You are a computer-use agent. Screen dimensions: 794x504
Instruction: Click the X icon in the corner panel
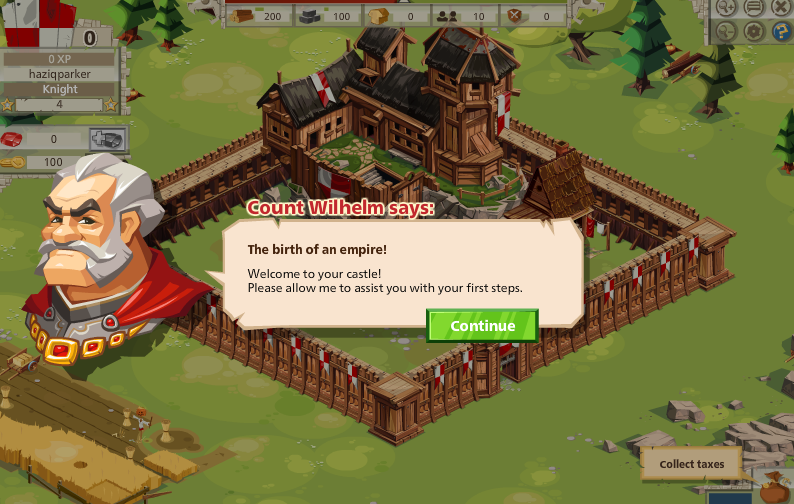pos(782,7)
